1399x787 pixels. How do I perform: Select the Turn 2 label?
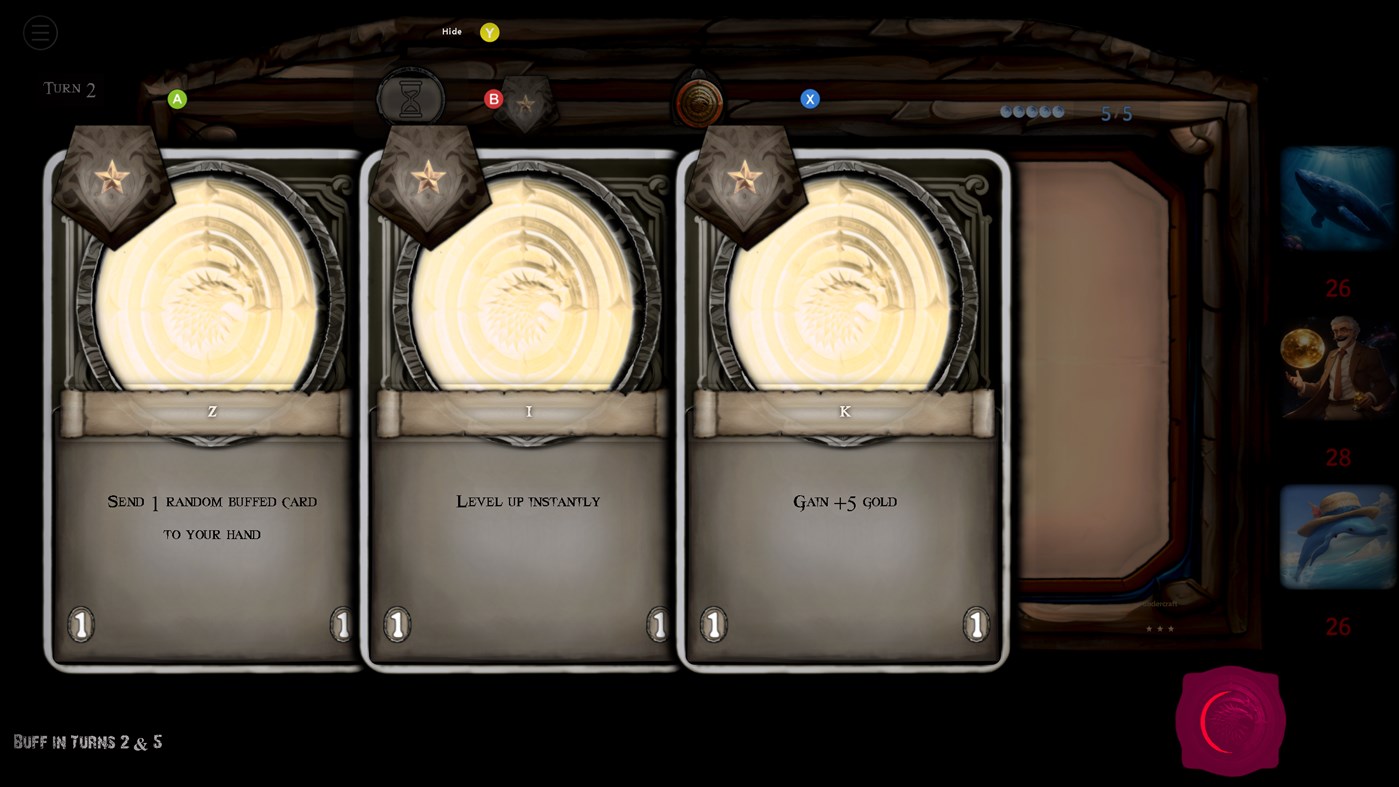click(x=68, y=88)
